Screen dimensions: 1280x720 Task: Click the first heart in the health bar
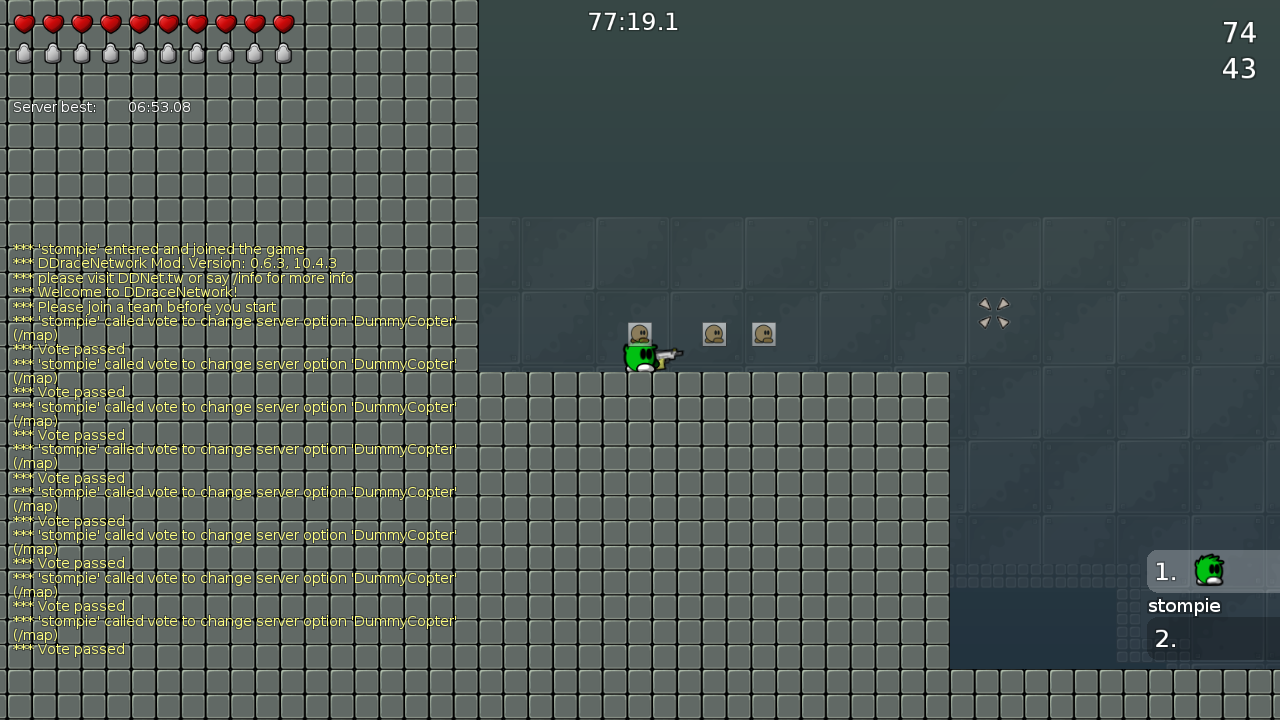[x=22, y=24]
